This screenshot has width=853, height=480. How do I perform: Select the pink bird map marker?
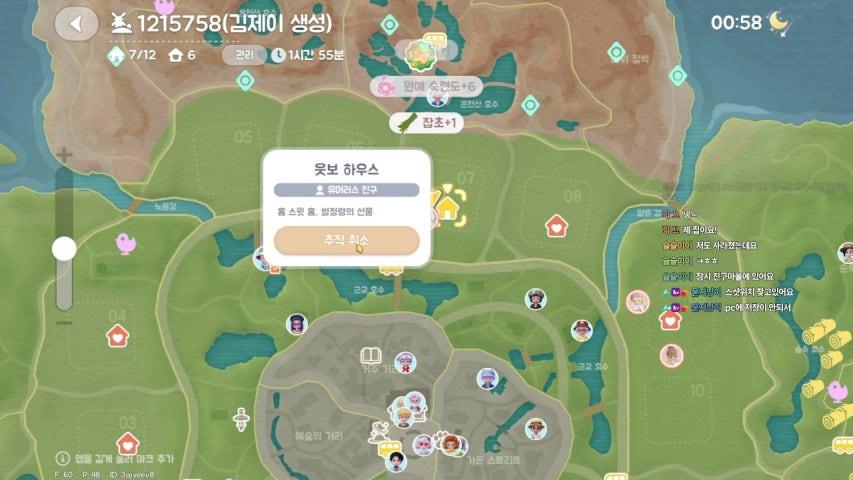126,242
